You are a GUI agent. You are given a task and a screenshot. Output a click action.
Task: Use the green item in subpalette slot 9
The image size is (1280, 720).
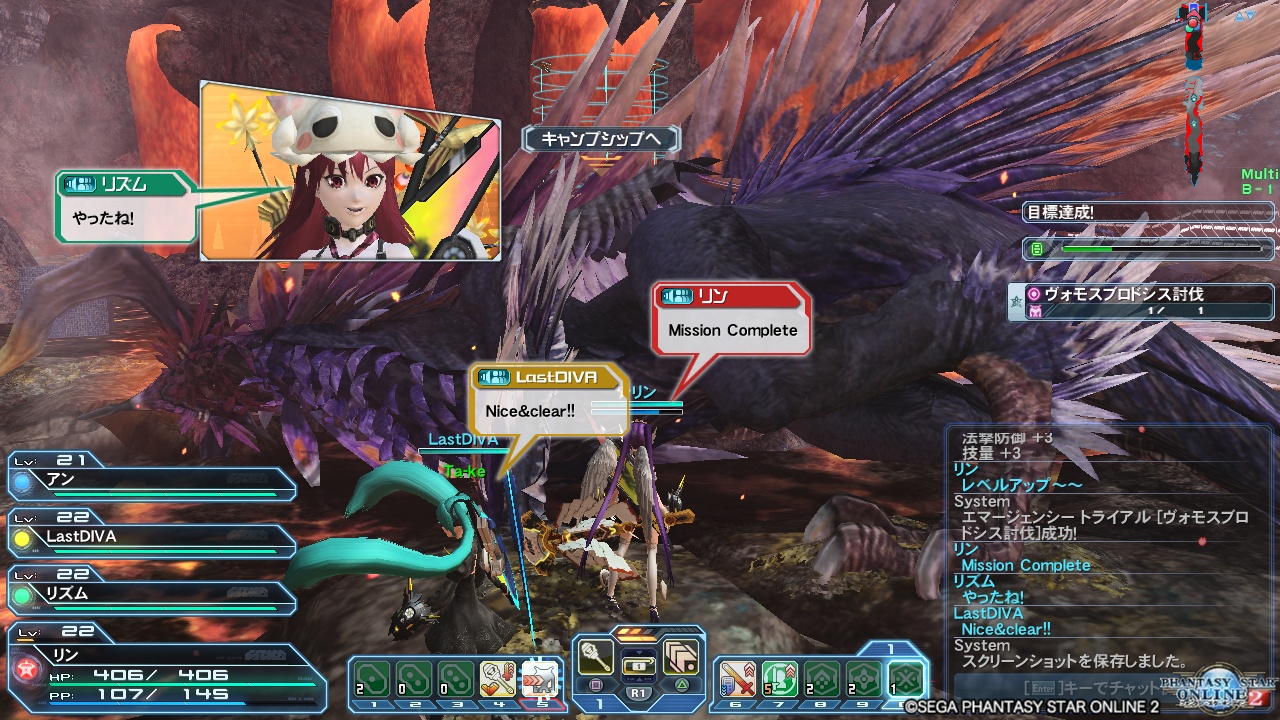pos(864,679)
